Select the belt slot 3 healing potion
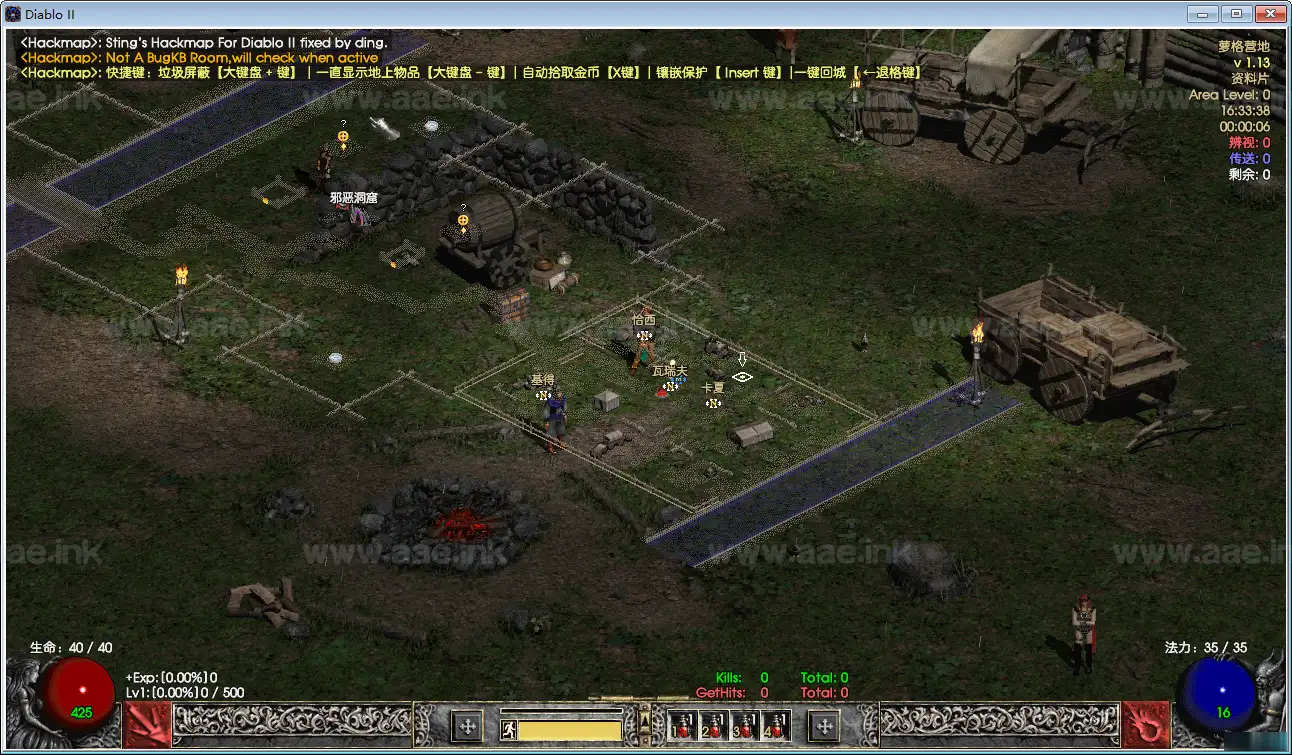 tap(745, 726)
